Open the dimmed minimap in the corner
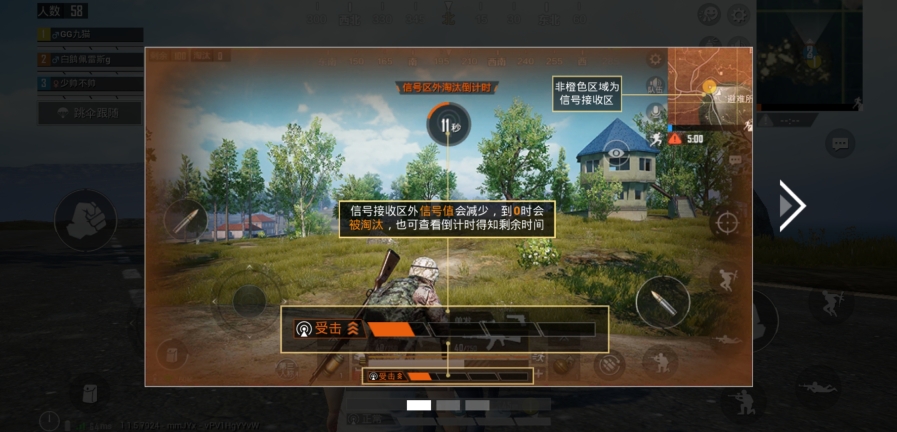The image size is (897, 432). [x=808, y=50]
